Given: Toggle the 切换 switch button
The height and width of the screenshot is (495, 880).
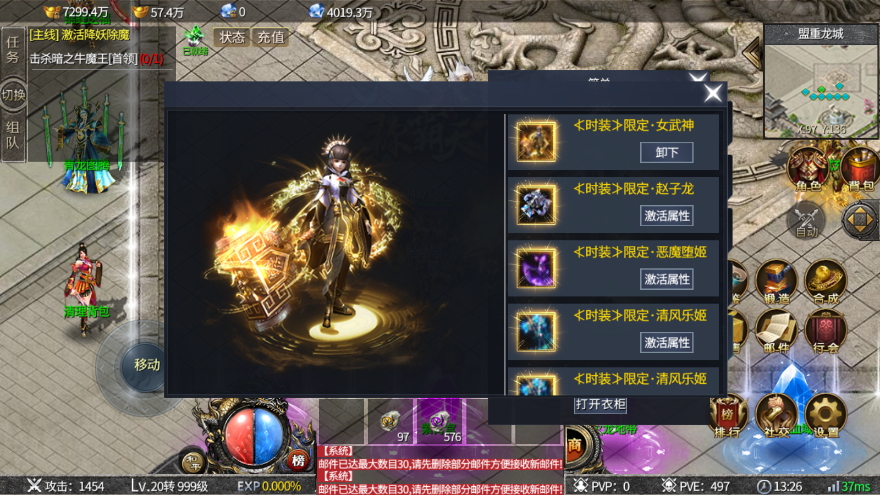Looking at the screenshot, I should coord(13,95).
